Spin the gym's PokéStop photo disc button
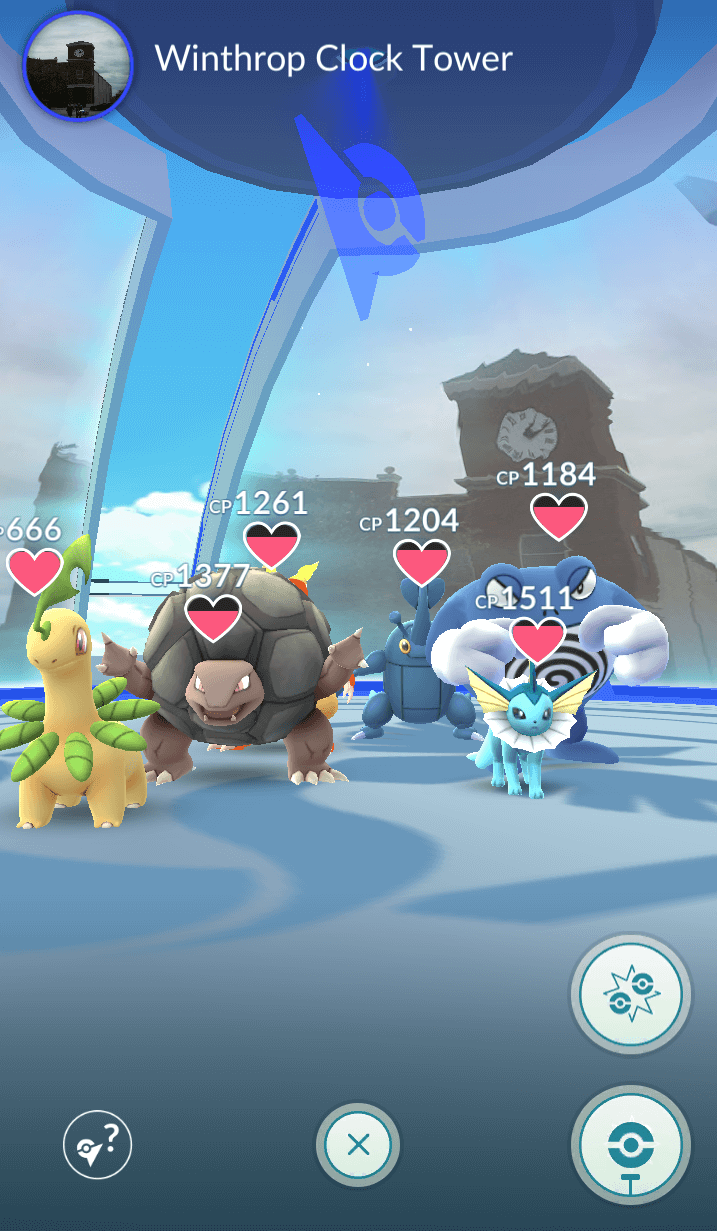This screenshot has width=717, height=1231. (x=631, y=1145)
